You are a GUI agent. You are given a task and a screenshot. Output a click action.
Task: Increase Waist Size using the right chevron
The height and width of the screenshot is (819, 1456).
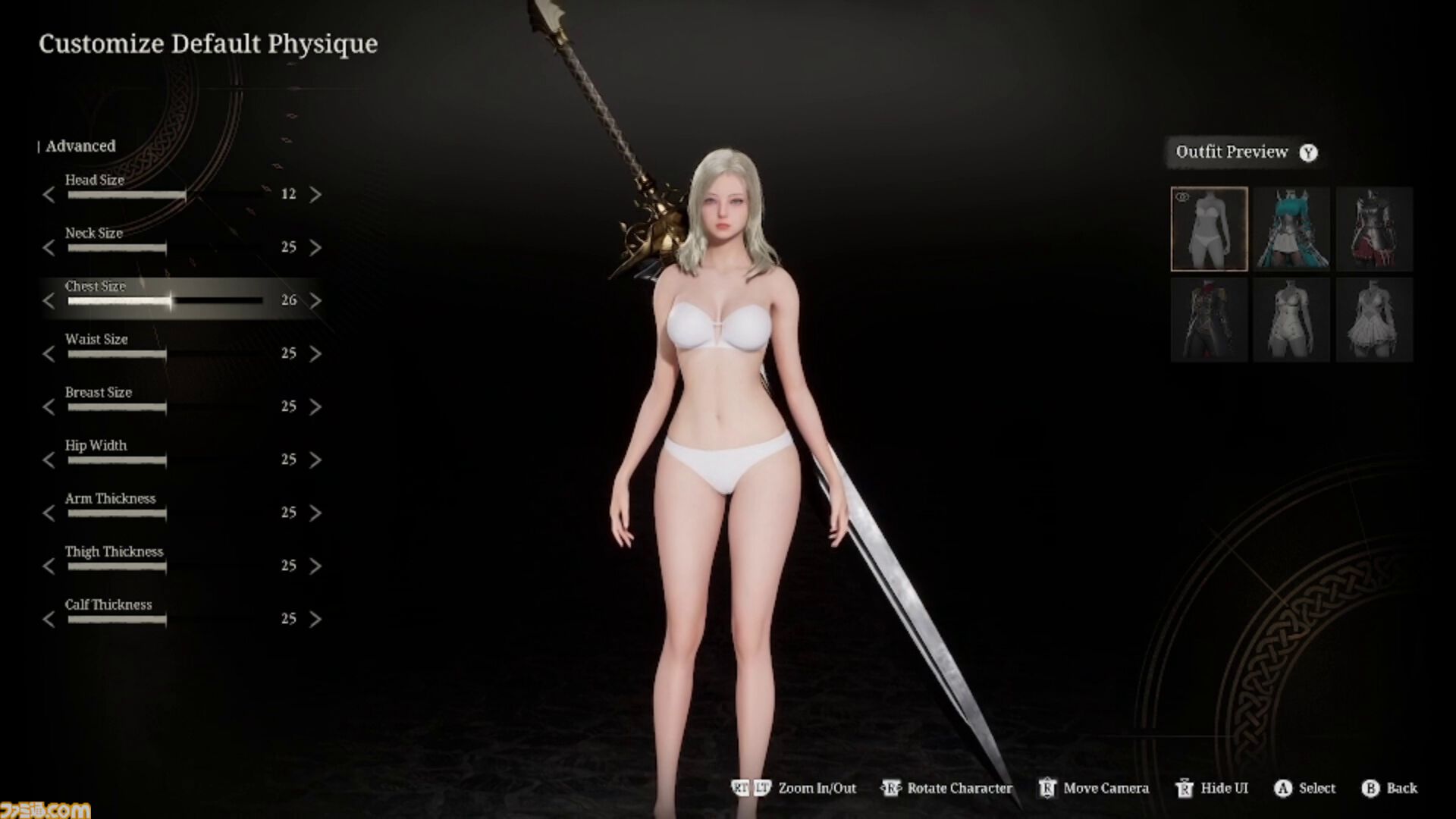pyautogui.click(x=316, y=353)
